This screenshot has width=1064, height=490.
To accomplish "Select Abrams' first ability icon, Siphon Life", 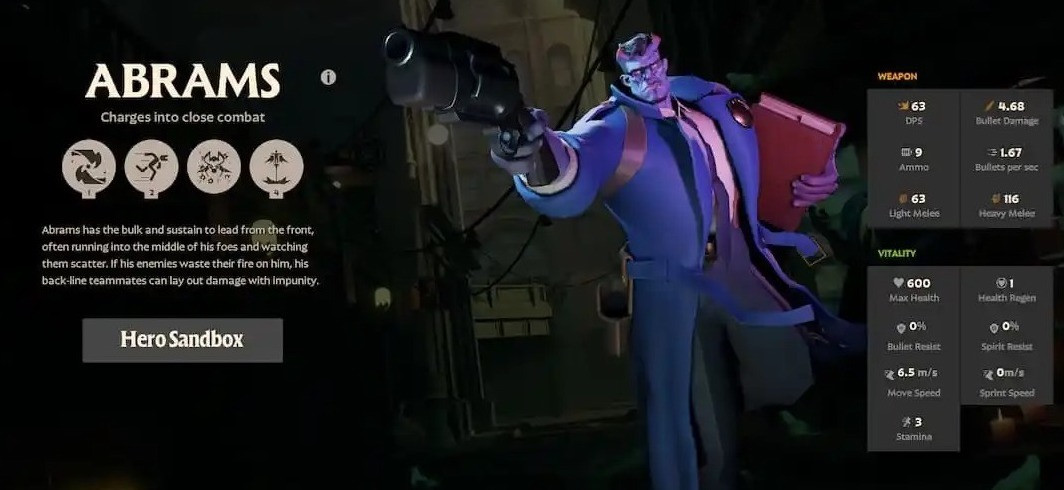I will pos(88,166).
